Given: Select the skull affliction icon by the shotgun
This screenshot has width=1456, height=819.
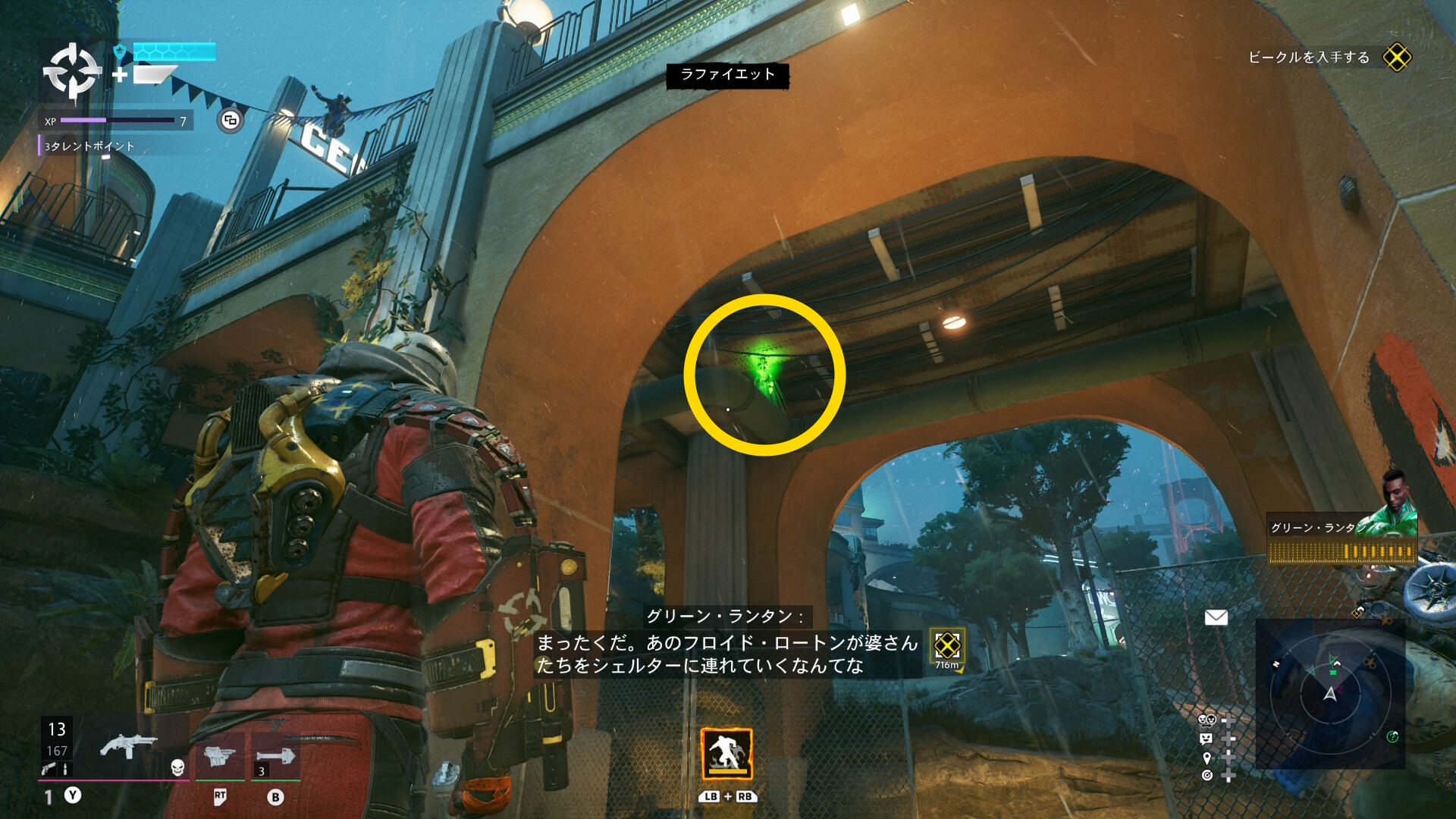Looking at the screenshot, I should (177, 767).
